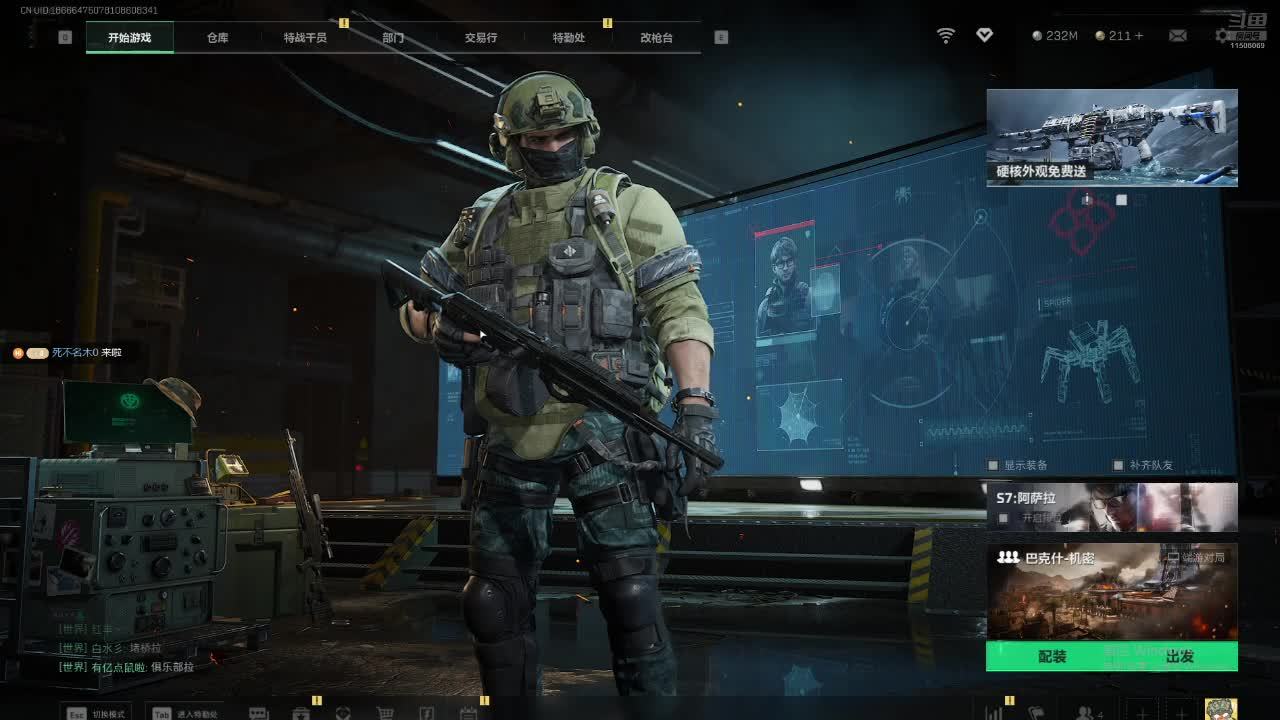Open the shopping cart store icon
This screenshot has height=720, width=1280.
coord(385,714)
